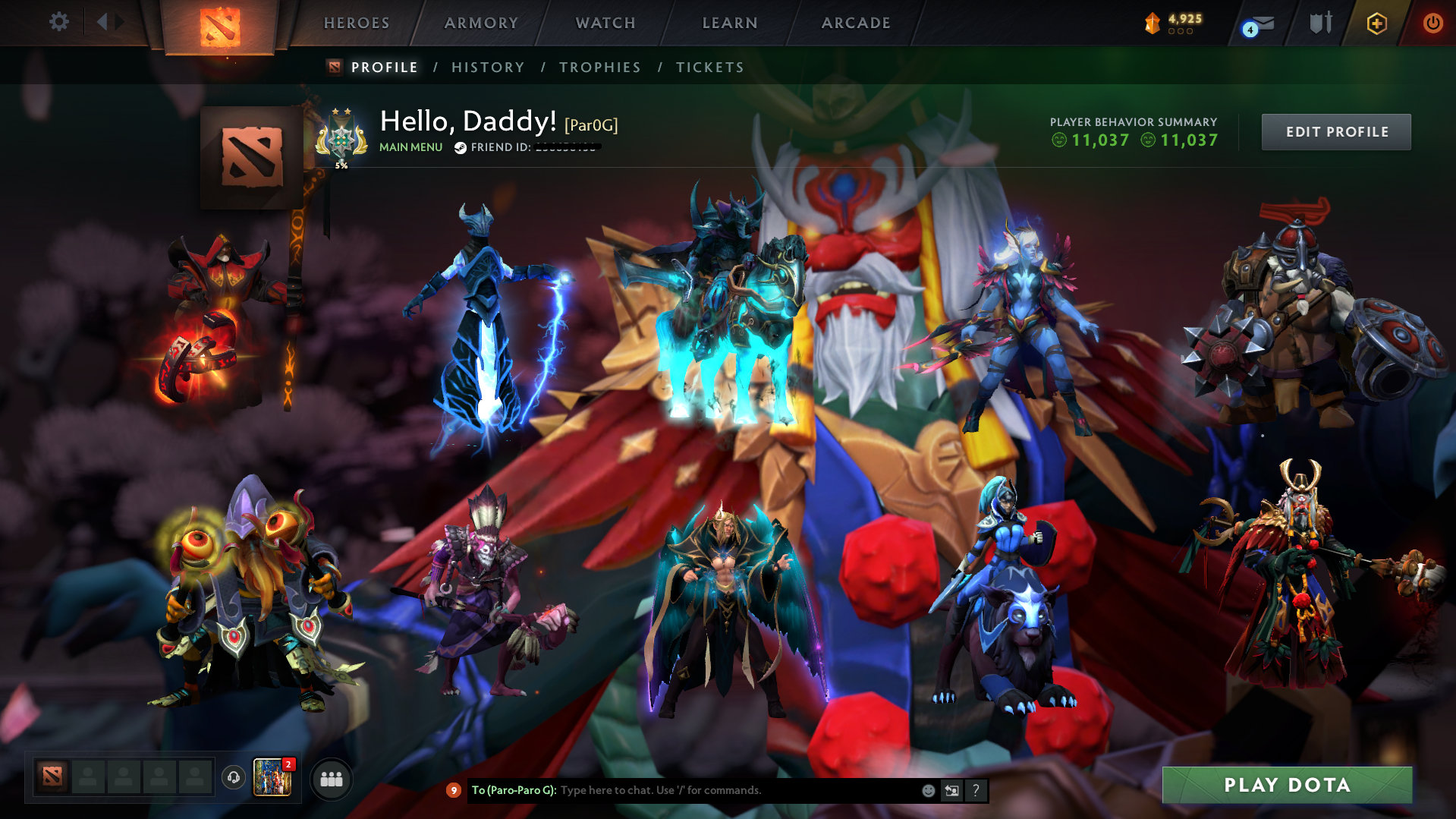Open the settings gear icon
1456x819 pixels.
point(58,22)
